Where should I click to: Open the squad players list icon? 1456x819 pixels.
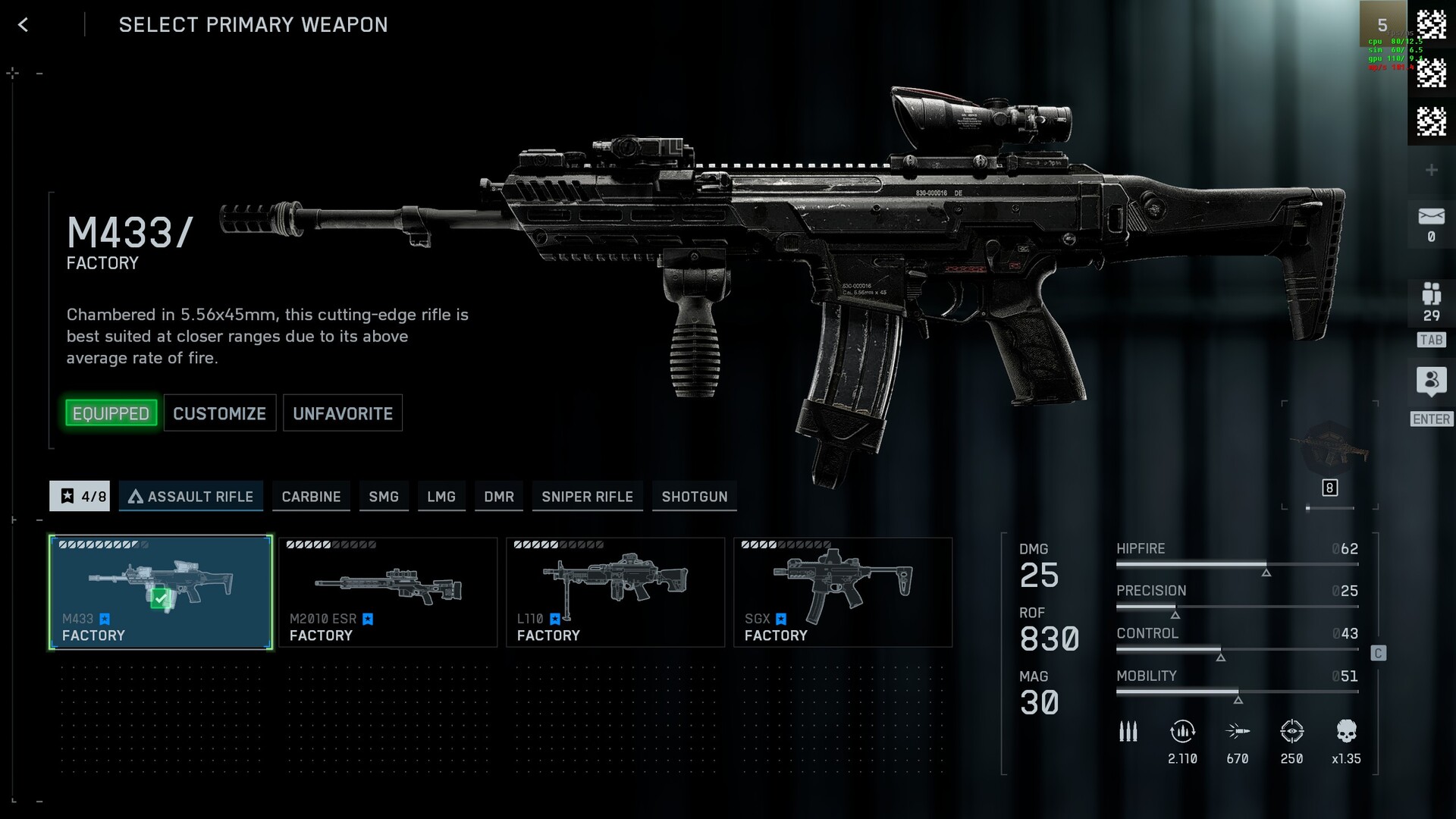[x=1431, y=294]
